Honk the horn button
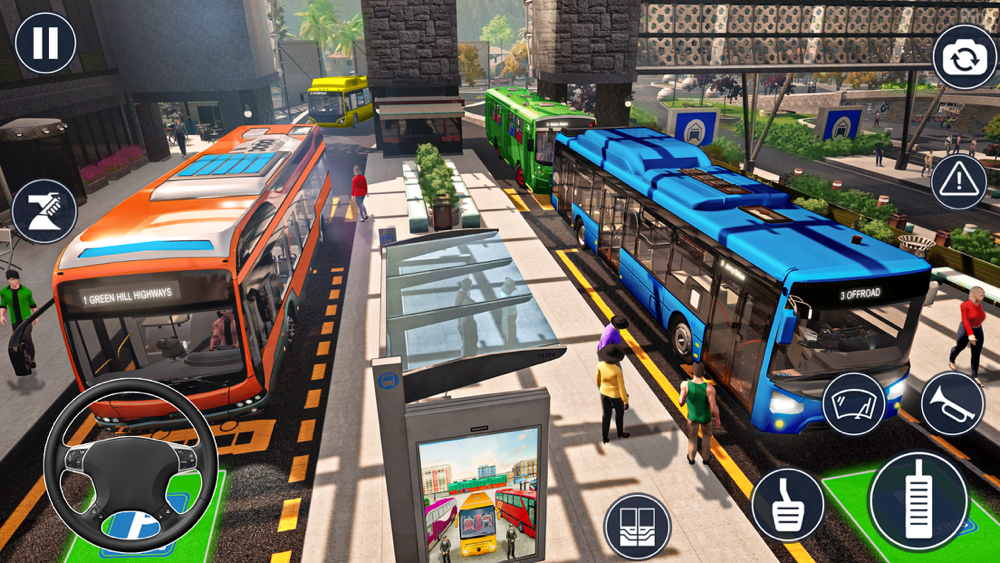1000x563 pixels. point(951,403)
